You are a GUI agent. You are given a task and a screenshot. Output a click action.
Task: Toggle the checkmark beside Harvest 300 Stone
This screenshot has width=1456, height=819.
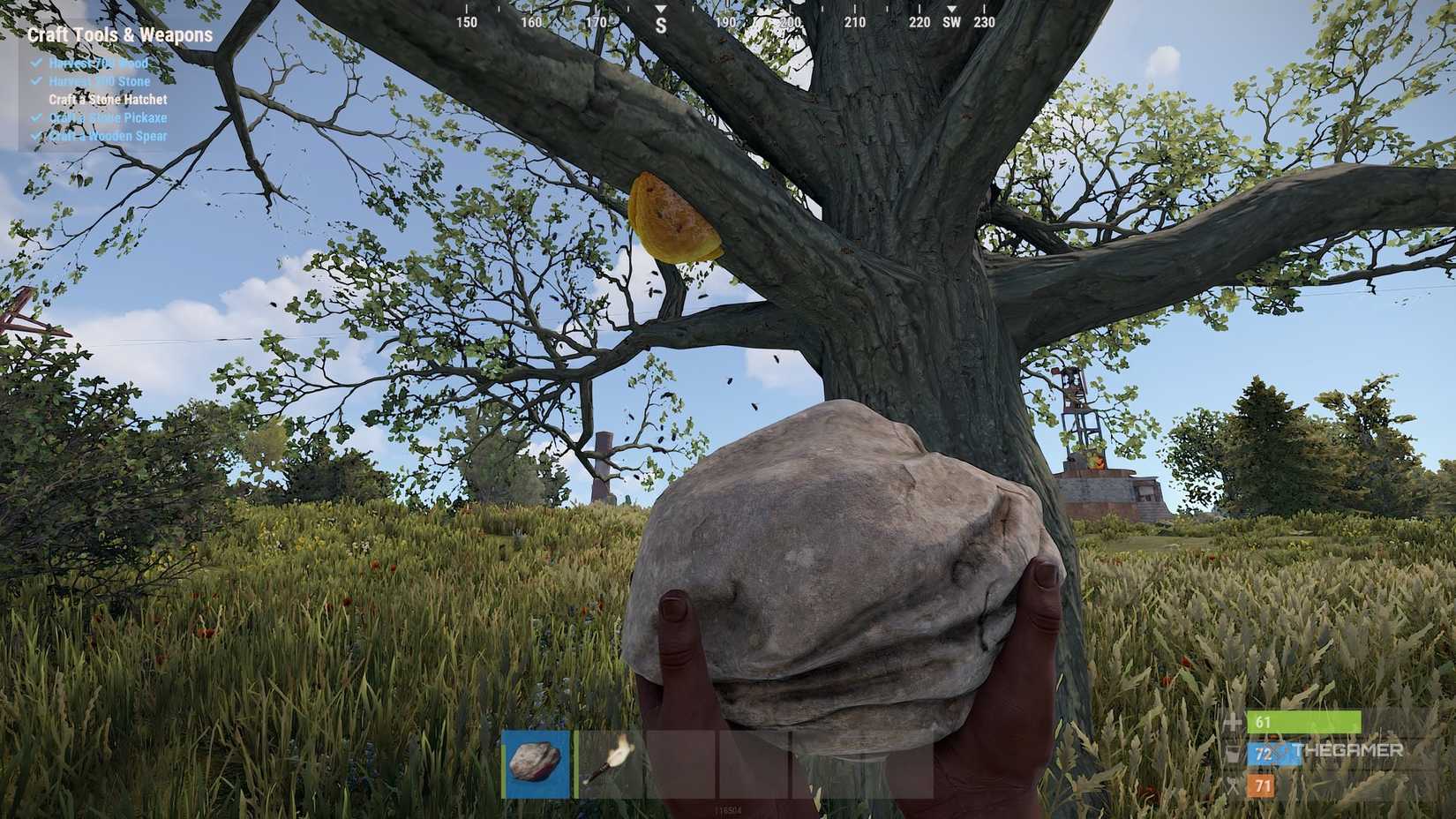[37, 81]
